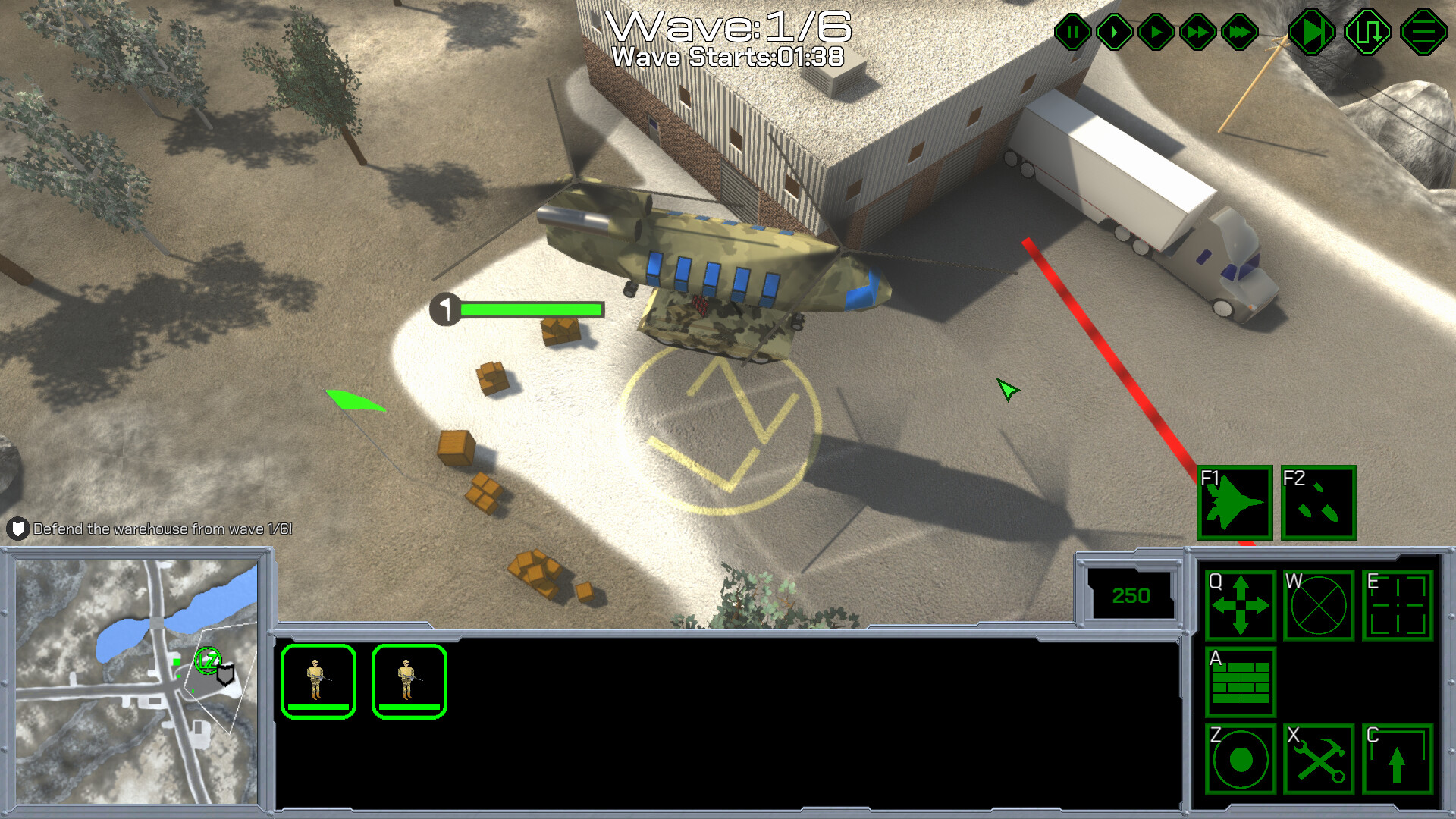Activate the F2 bombing run ability
The width and height of the screenshot is (1456, 819).
1318,504
